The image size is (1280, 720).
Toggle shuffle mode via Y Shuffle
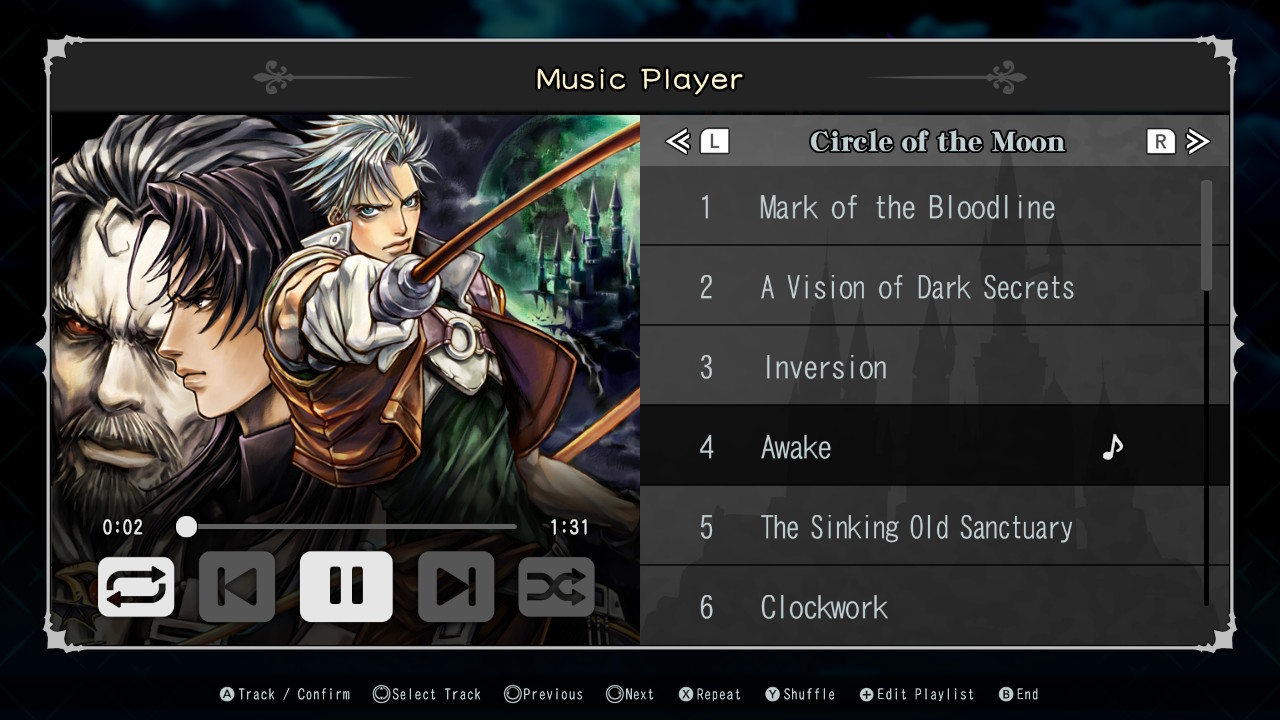[x=800, y=693]
